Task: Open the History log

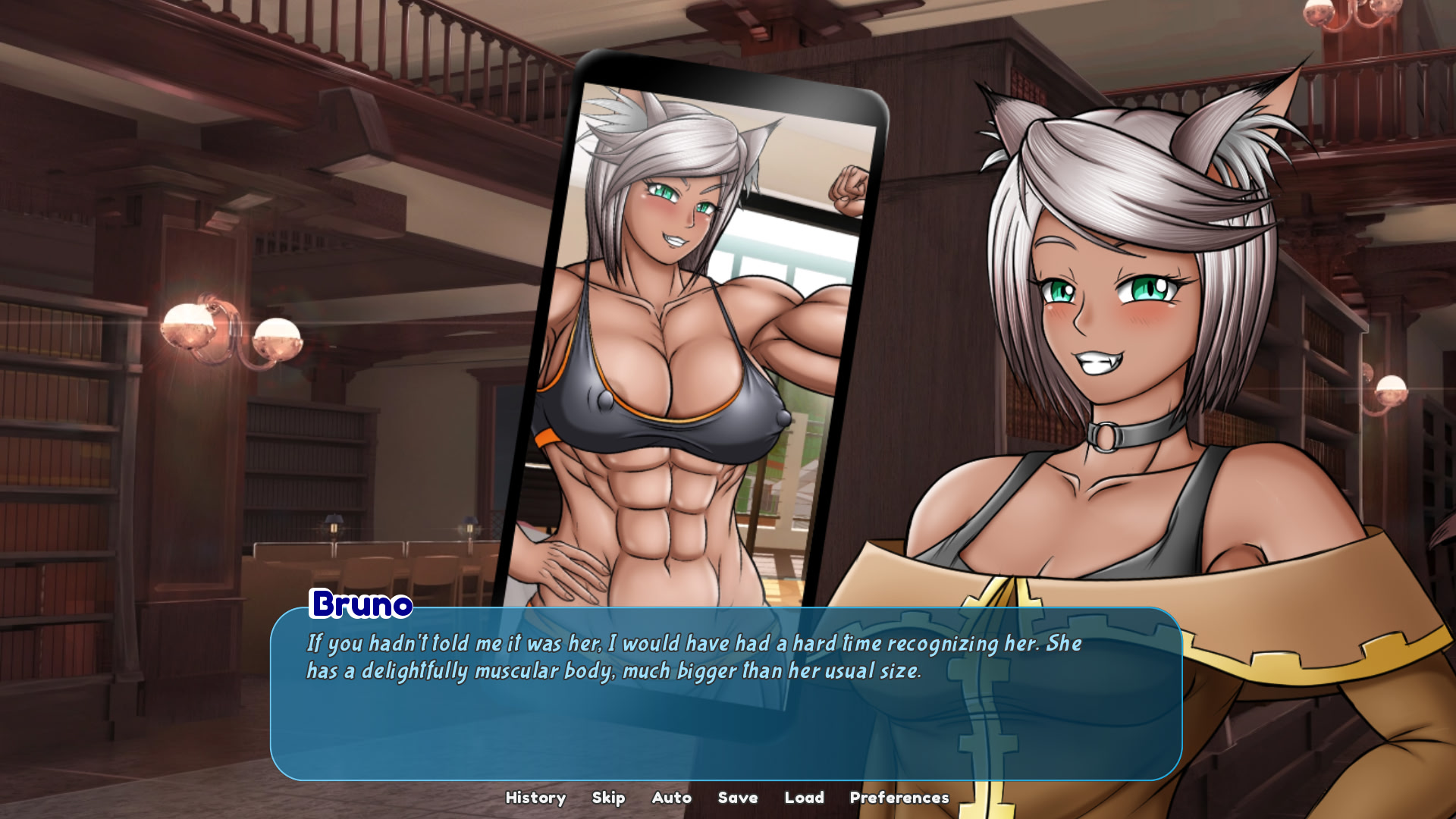Action: click(535, 798)
